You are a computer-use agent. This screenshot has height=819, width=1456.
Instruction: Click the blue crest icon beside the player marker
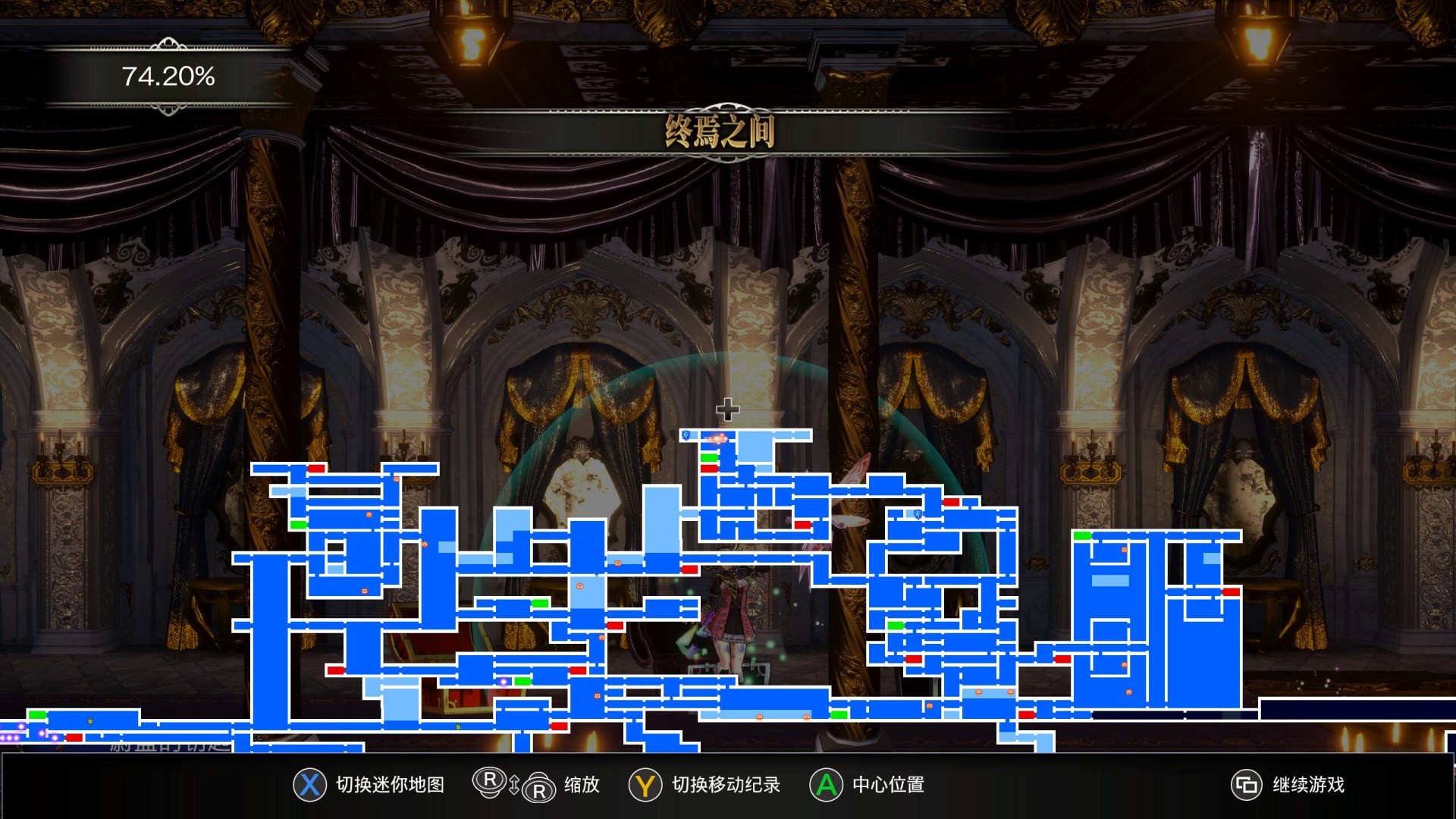pos(686,435)
